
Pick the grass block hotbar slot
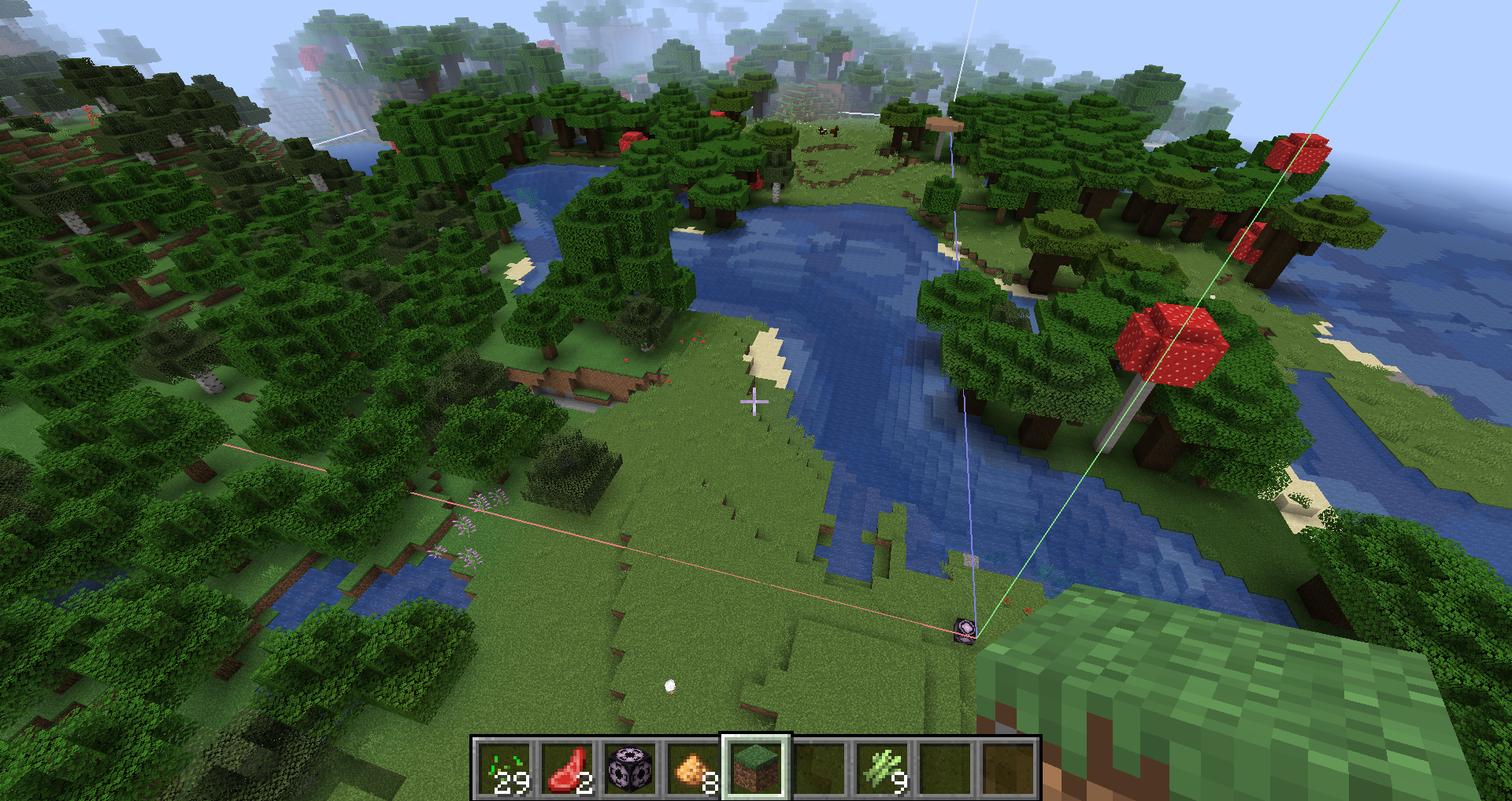pyautogui.click(x=757, y=769)
